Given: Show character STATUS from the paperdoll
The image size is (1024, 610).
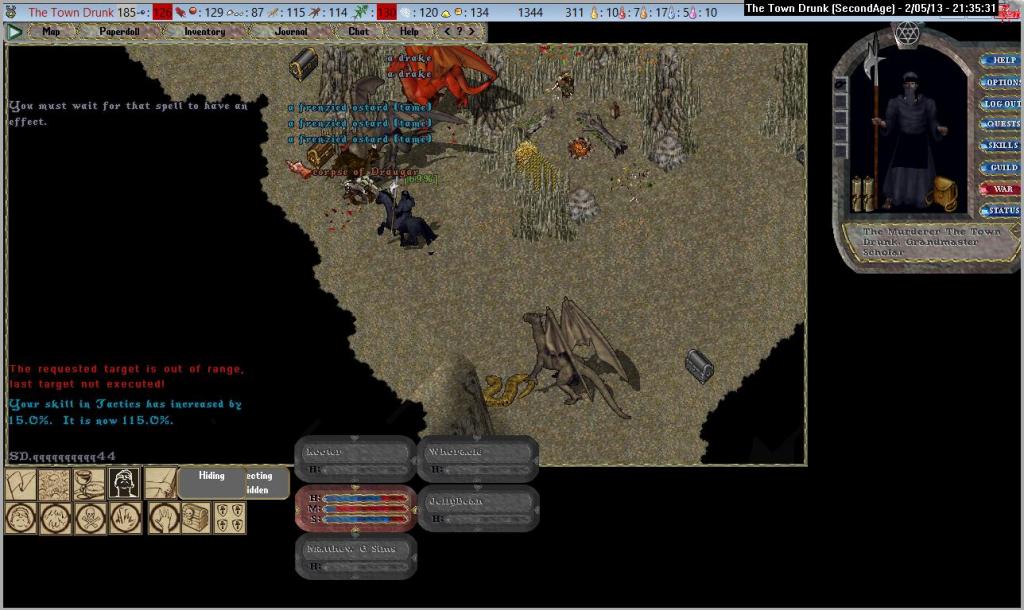Looking at the screenshot, I should pos(1002,211).
